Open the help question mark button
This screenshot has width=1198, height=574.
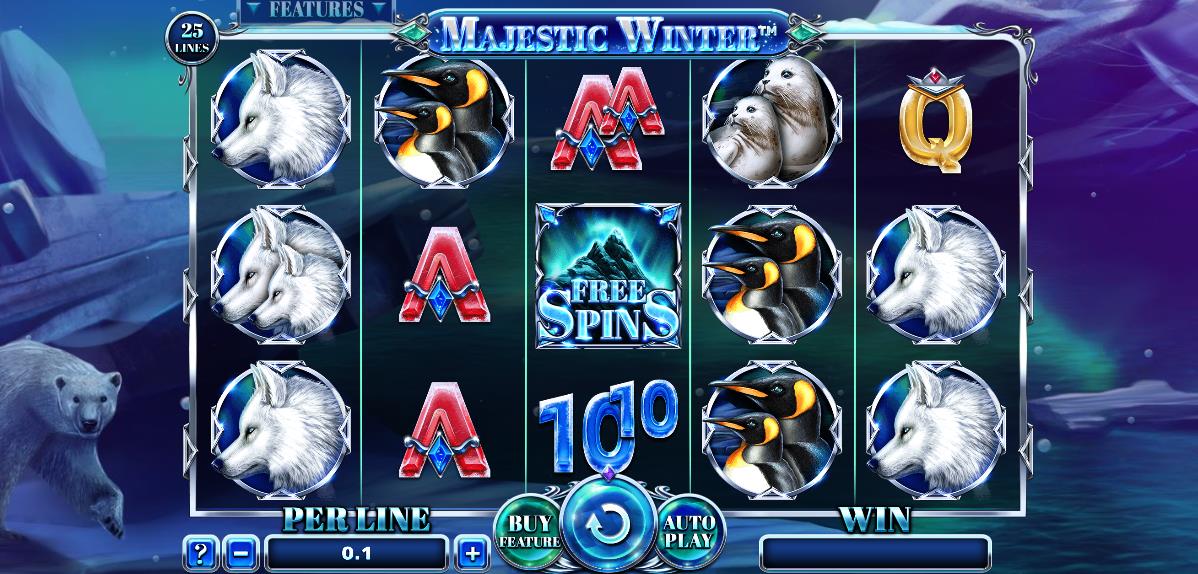[200, 551]
